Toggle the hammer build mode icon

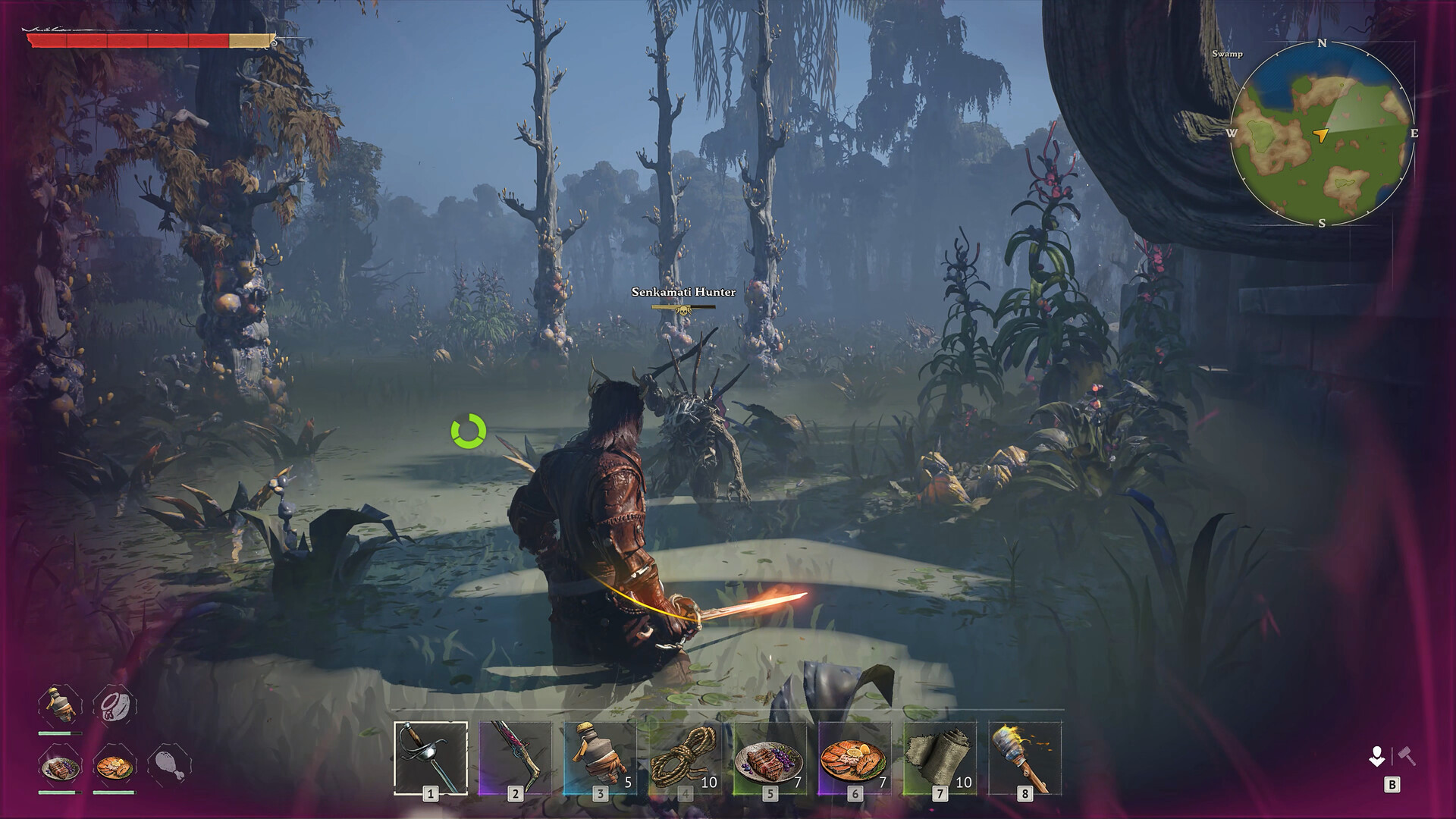pyautogui.click(x=1407, y=755)
